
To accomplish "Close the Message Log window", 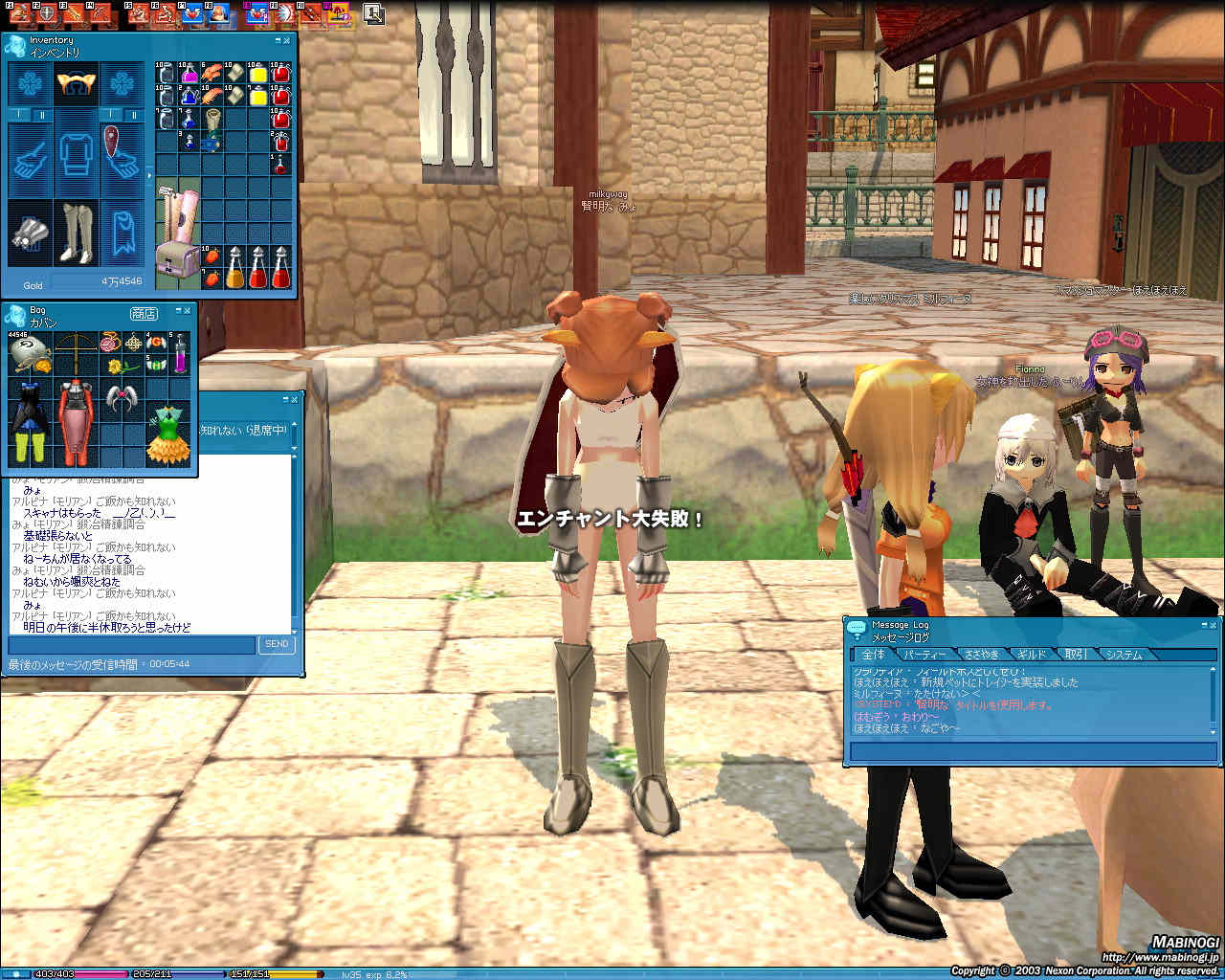I will [1214, 625].
